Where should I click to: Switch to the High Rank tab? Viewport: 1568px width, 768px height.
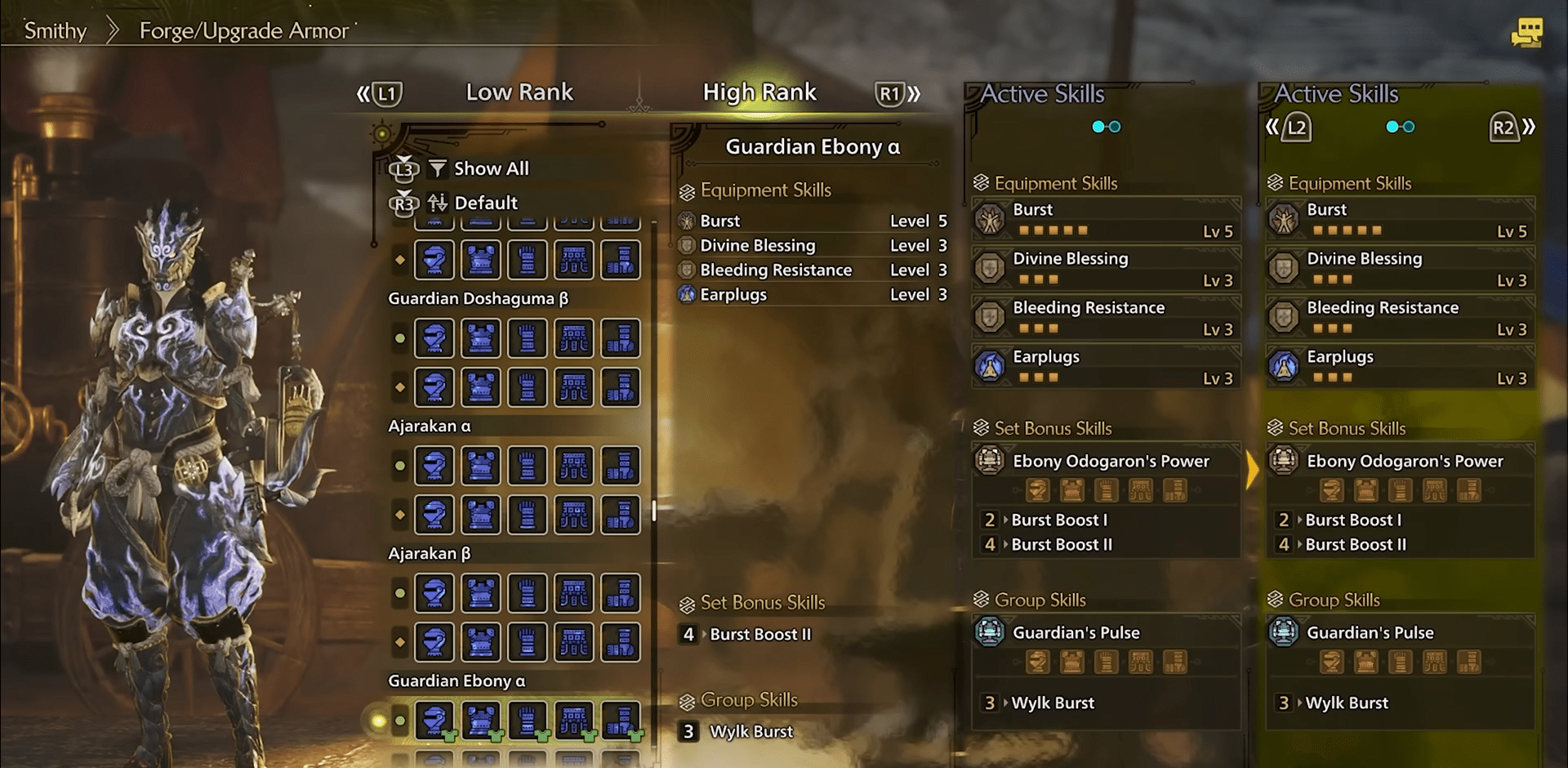coord(759,92)
